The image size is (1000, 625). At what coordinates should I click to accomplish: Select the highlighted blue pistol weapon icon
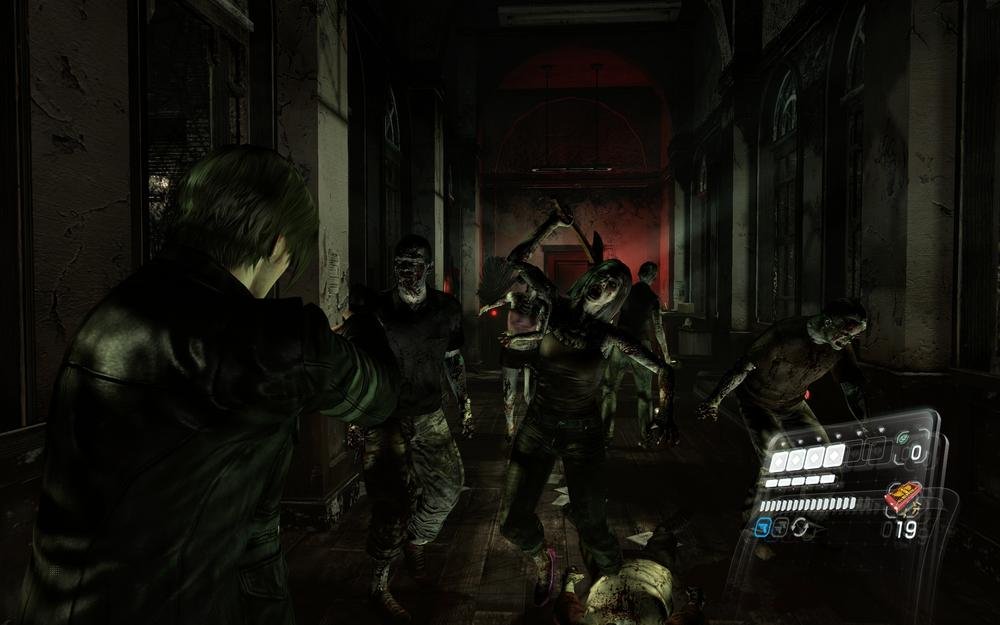click(763, 526)
